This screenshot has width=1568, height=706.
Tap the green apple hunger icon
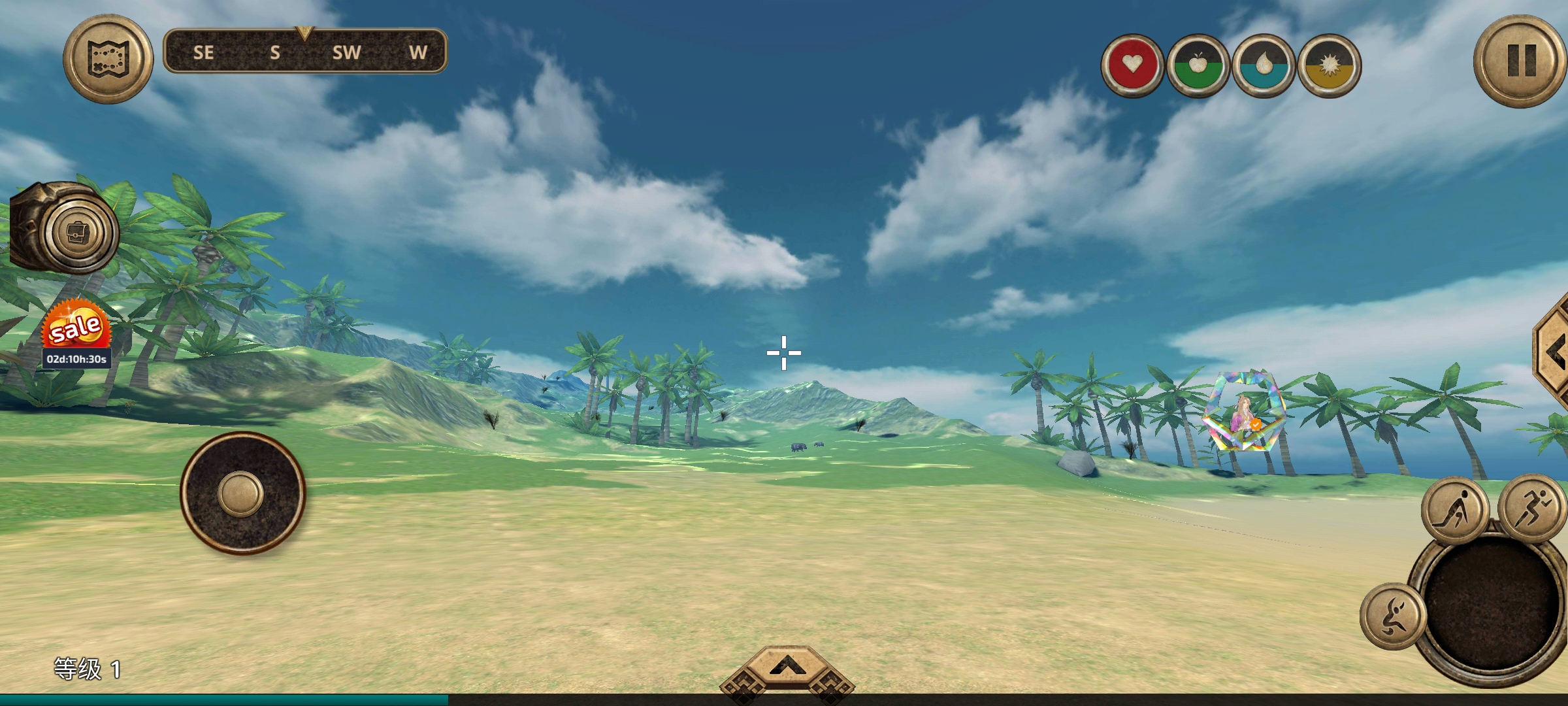(1198, 65)
